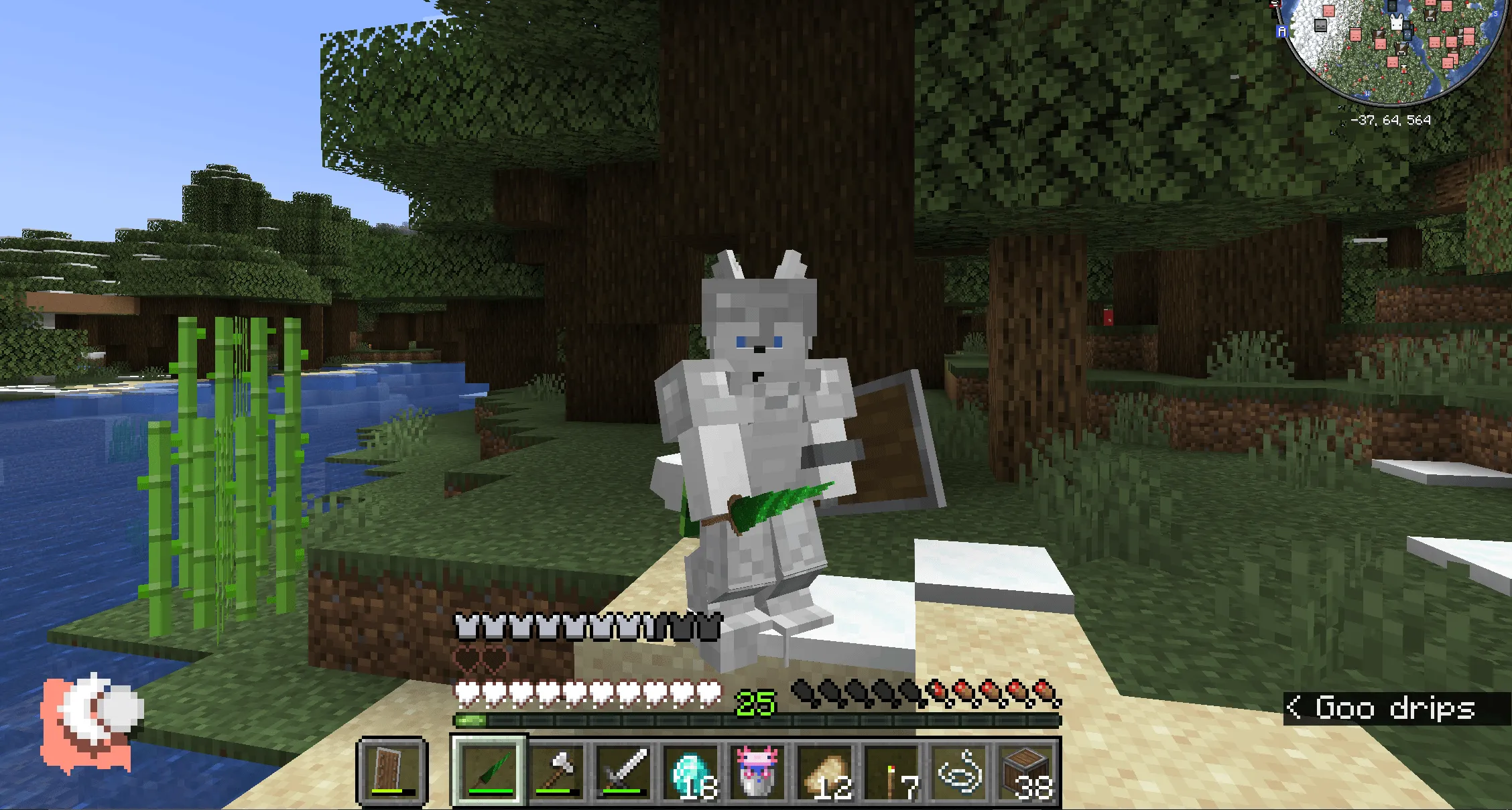Select the green-tipped spear in the hotbar
This screenshot has width=1512, height=810.
coord(487,770)
